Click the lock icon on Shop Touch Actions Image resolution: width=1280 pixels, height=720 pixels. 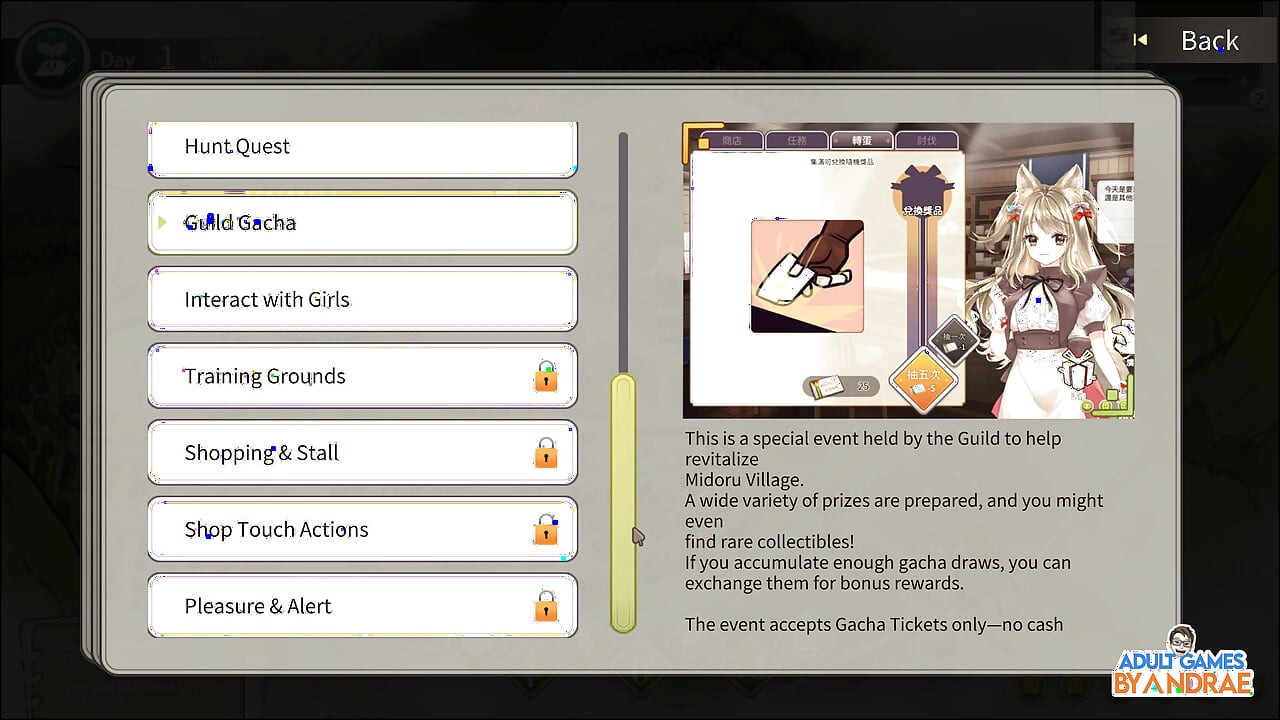click(545, 533)
